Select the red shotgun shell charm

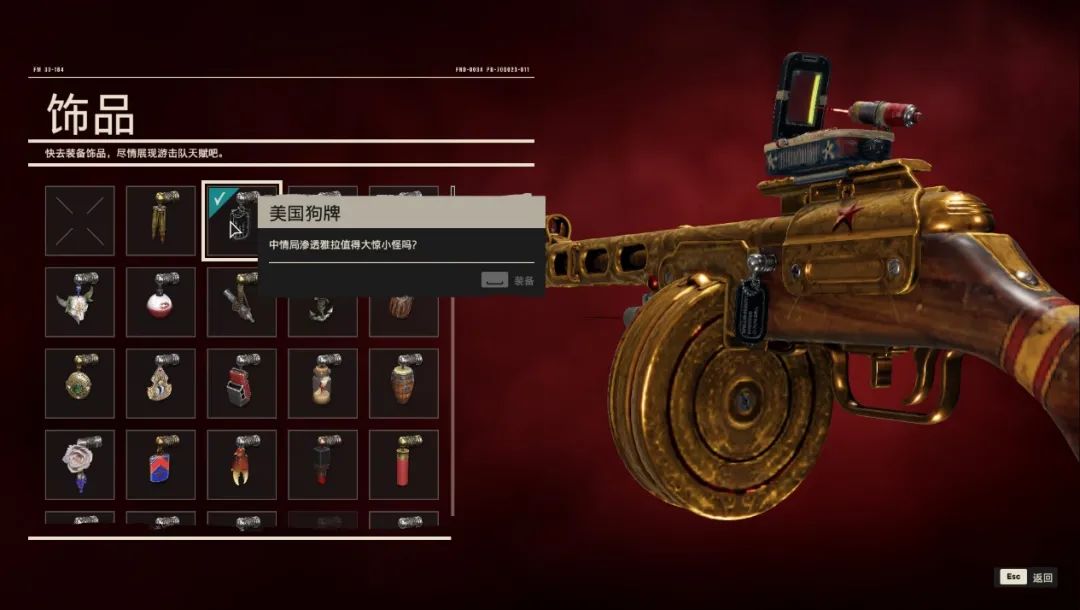click(404, 465)
